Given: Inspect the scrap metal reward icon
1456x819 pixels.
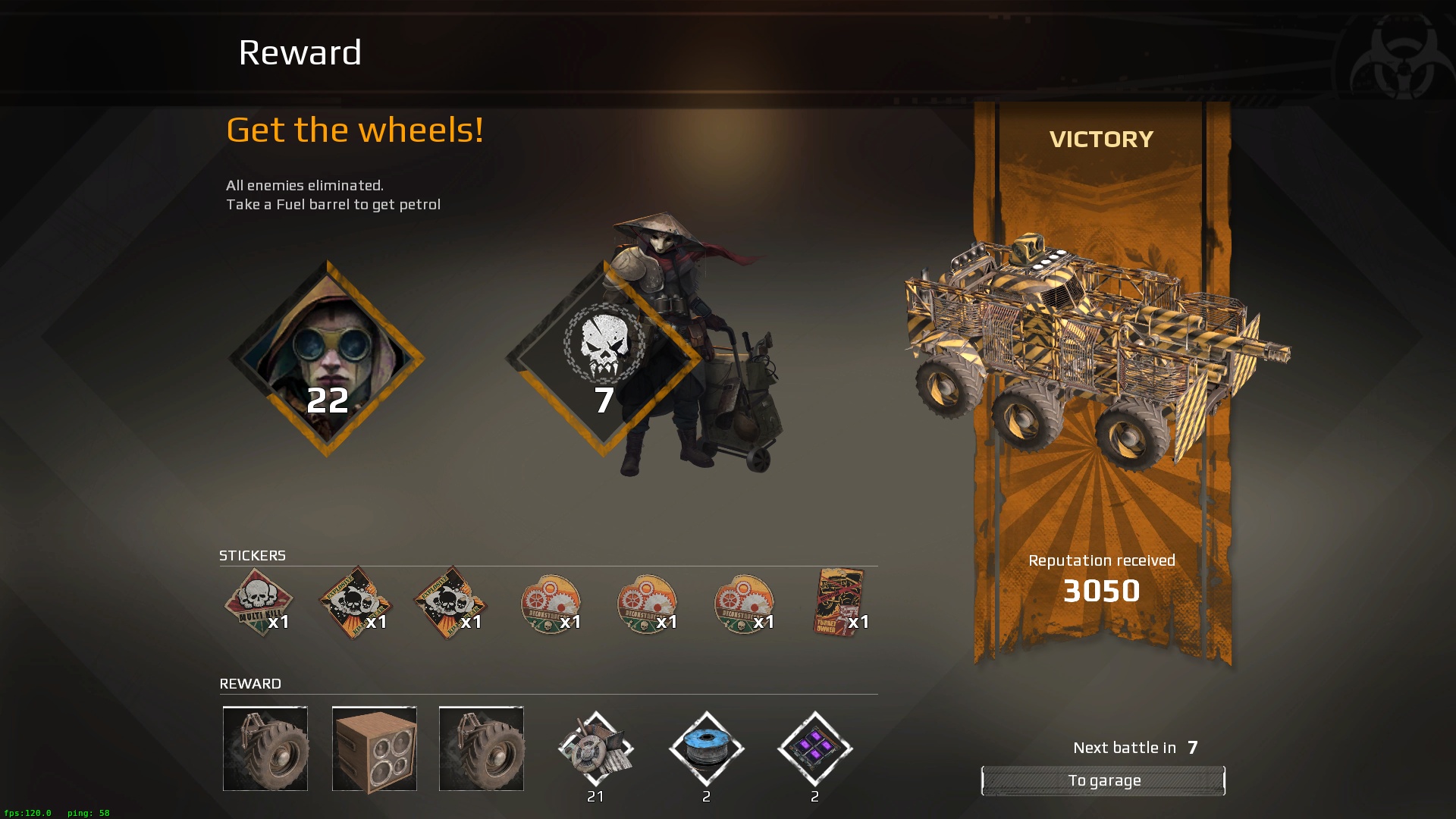Looking at the screenshot, I should tap(595, 748).
